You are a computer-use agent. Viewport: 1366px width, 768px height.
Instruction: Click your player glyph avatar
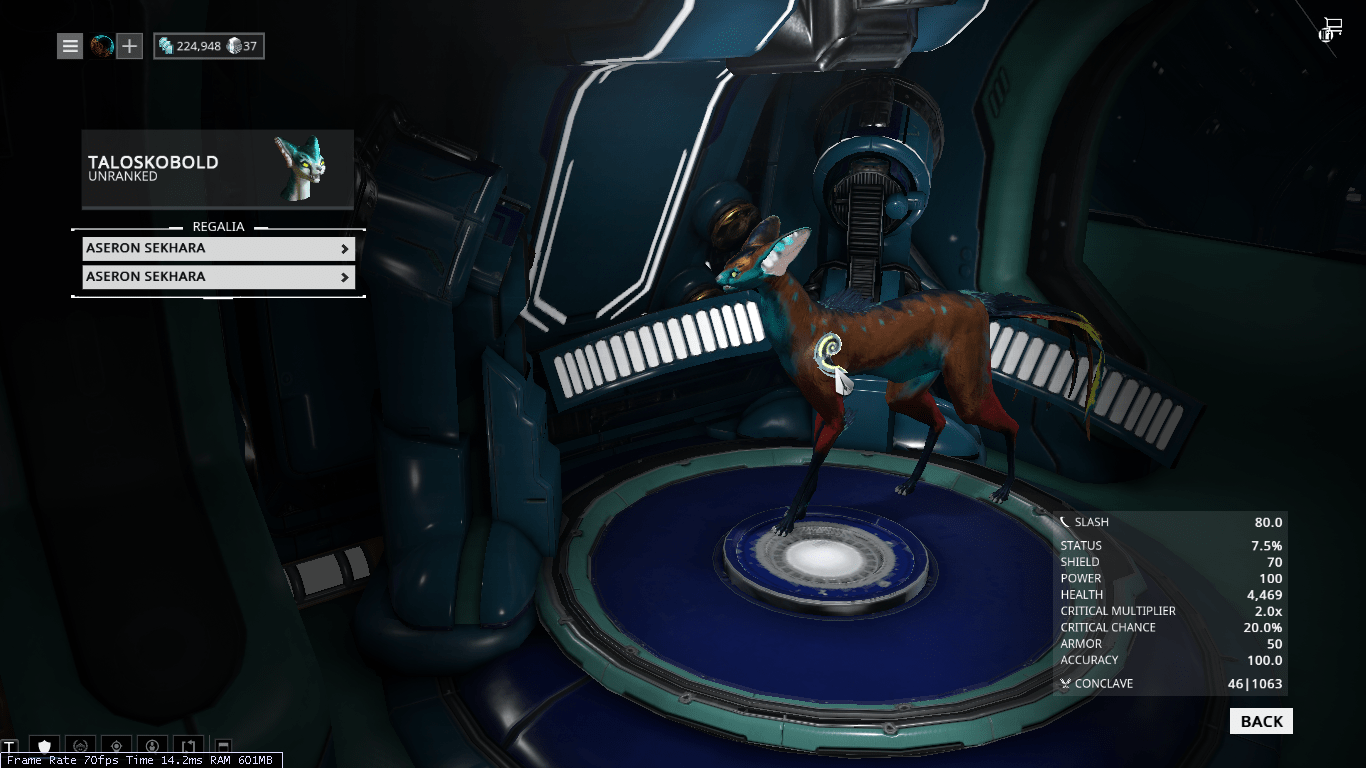(x=101, y=46)
